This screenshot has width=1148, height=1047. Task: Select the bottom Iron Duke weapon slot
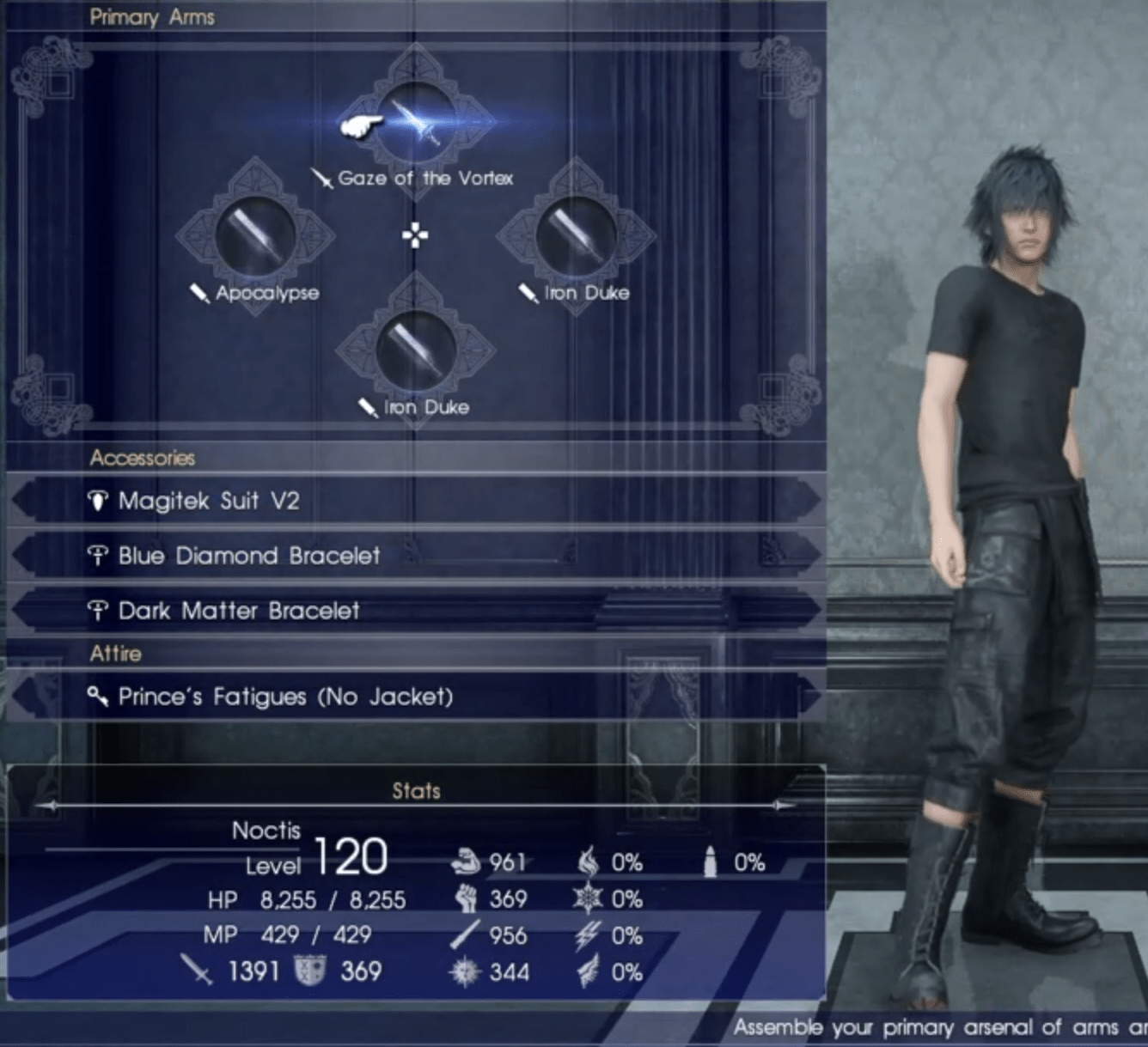point(415,350)
